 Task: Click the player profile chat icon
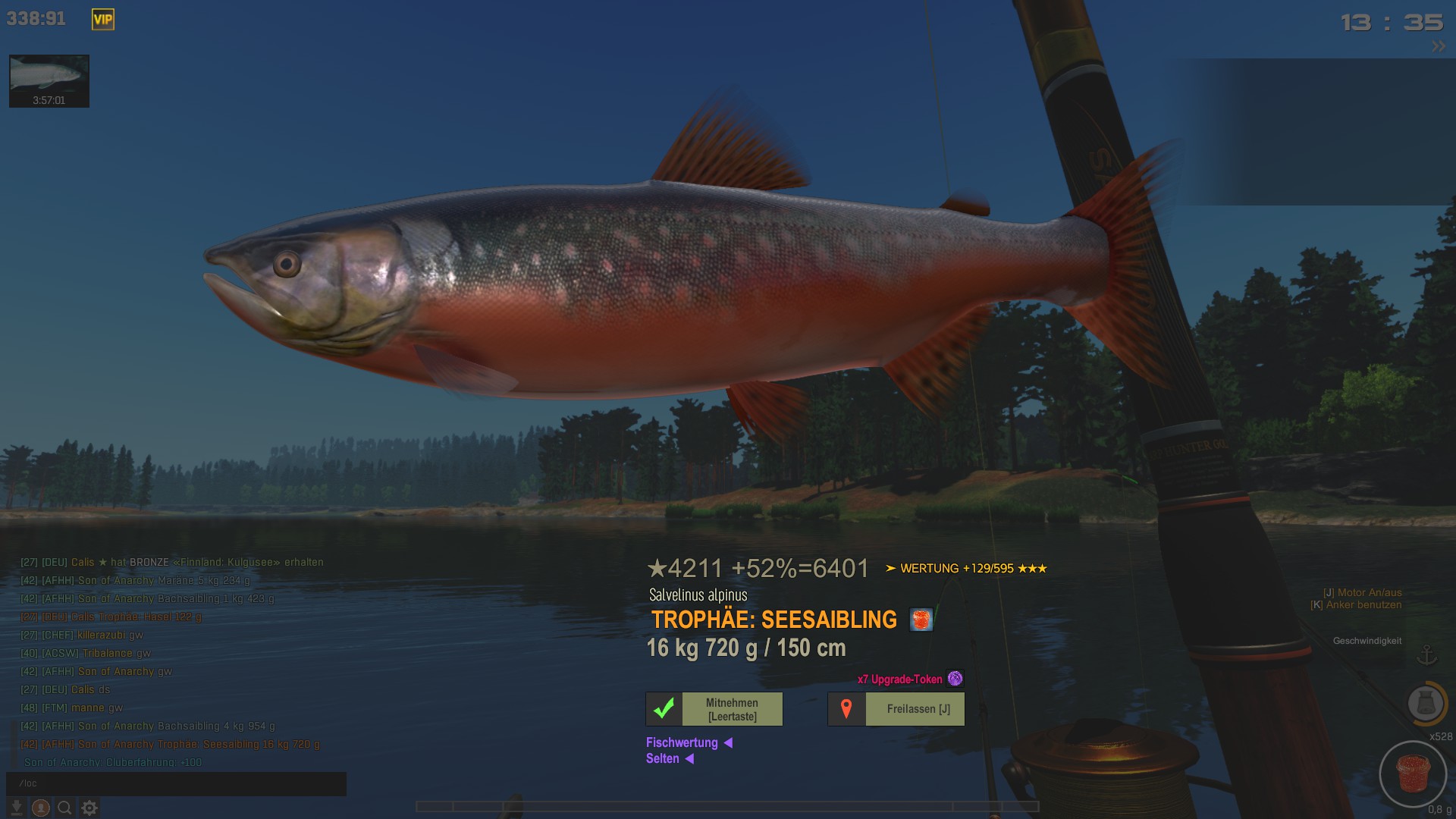tap(41, 808)
